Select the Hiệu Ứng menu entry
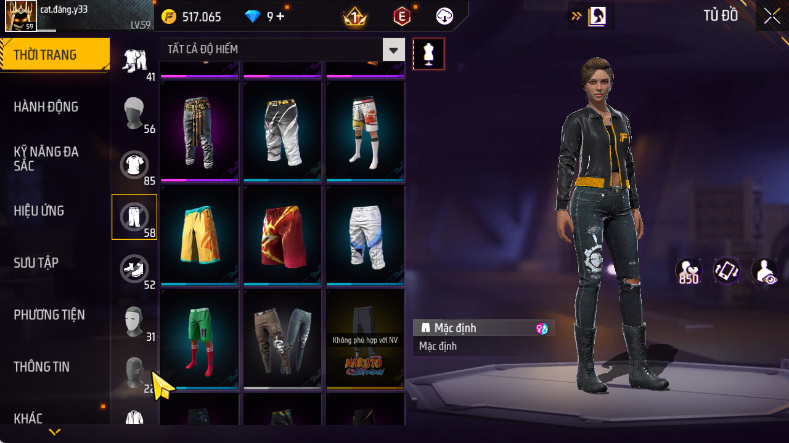The image size is (789, 443). pos(40,211)
